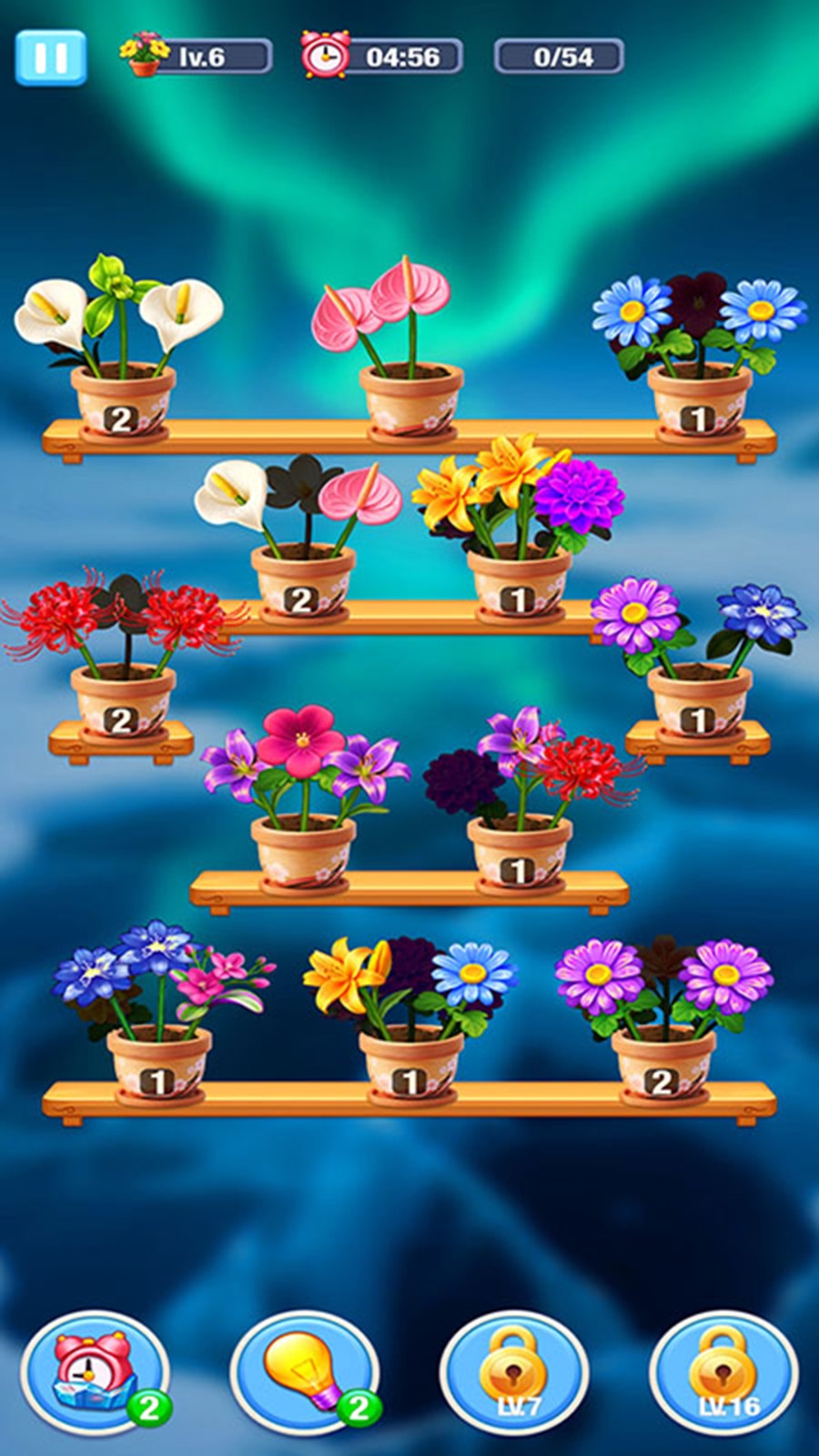Choose the pot with two blue daisies

coord(699,397)
